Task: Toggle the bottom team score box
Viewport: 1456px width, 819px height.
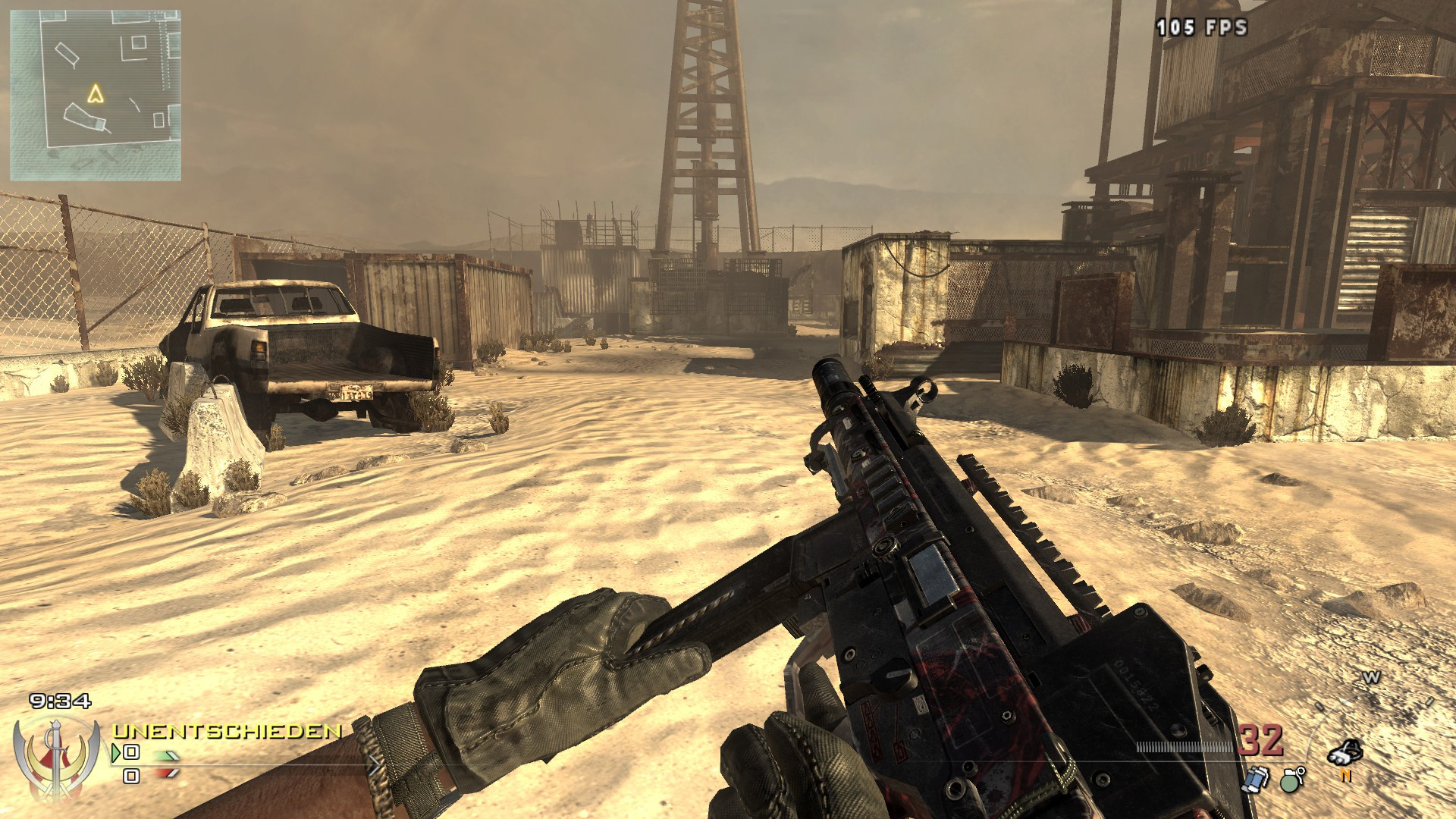Action: click(130, 776)
